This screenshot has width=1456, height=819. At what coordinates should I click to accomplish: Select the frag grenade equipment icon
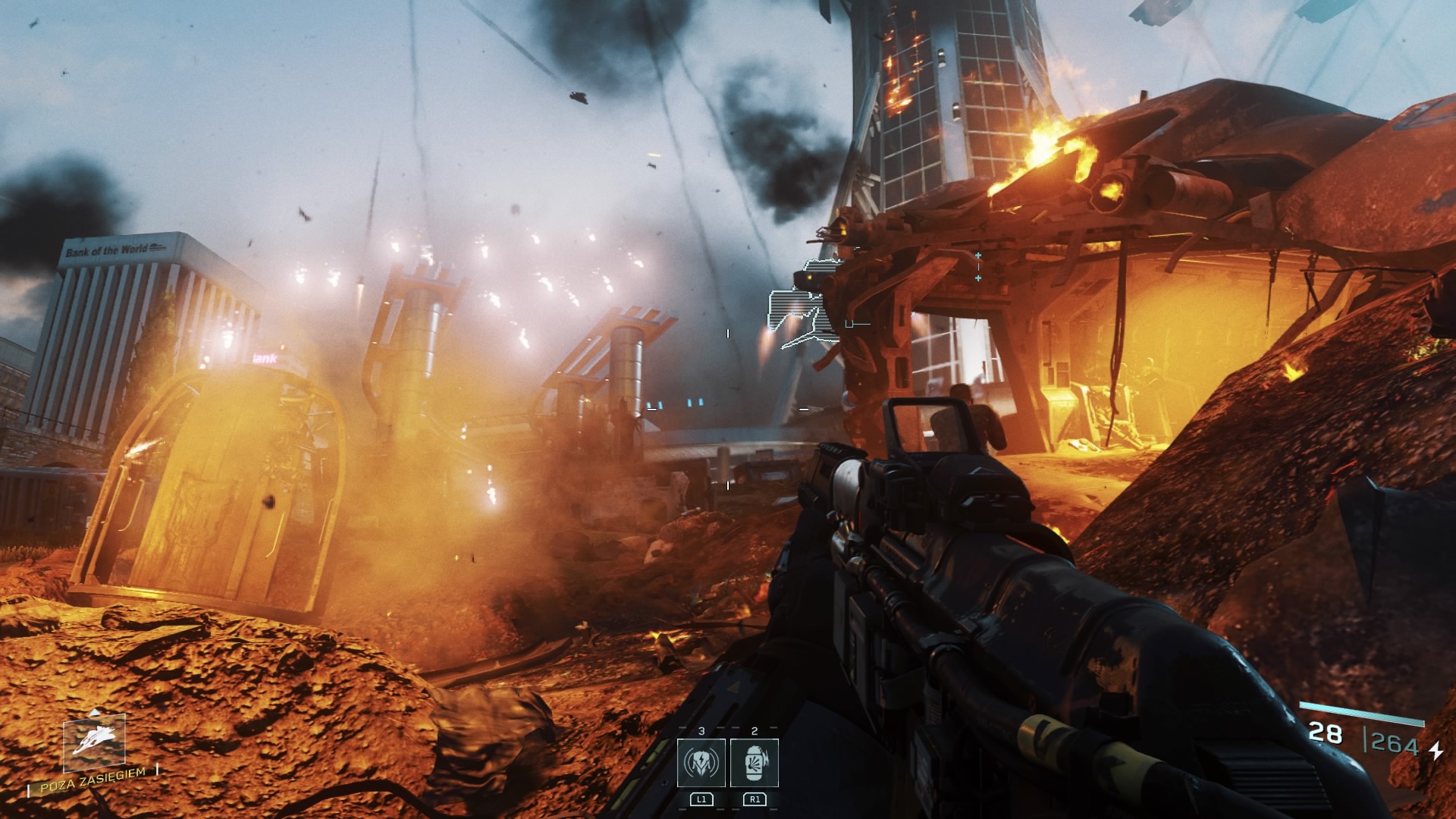pos(755,763)
